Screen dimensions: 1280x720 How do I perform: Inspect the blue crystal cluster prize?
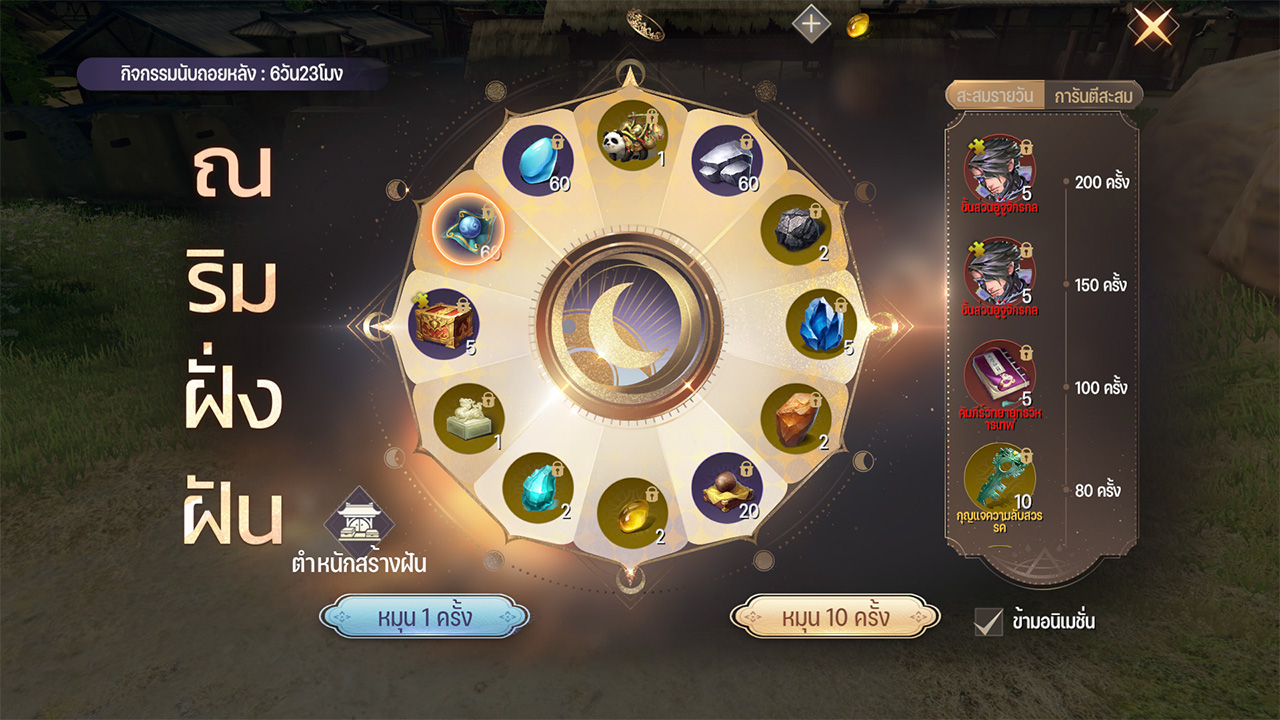[x=821, y=324]
